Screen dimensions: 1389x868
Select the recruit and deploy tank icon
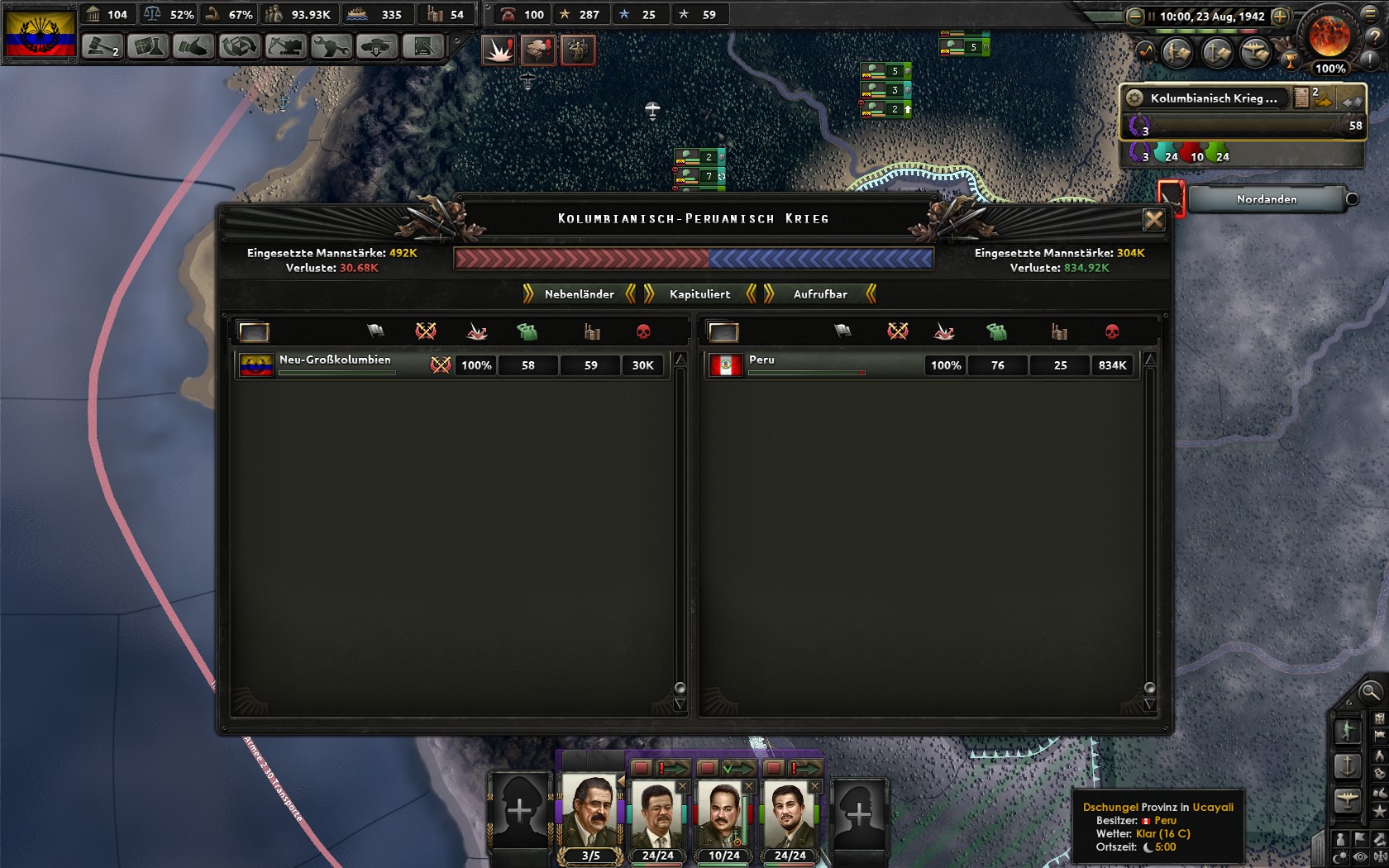[x=375, y=47]
